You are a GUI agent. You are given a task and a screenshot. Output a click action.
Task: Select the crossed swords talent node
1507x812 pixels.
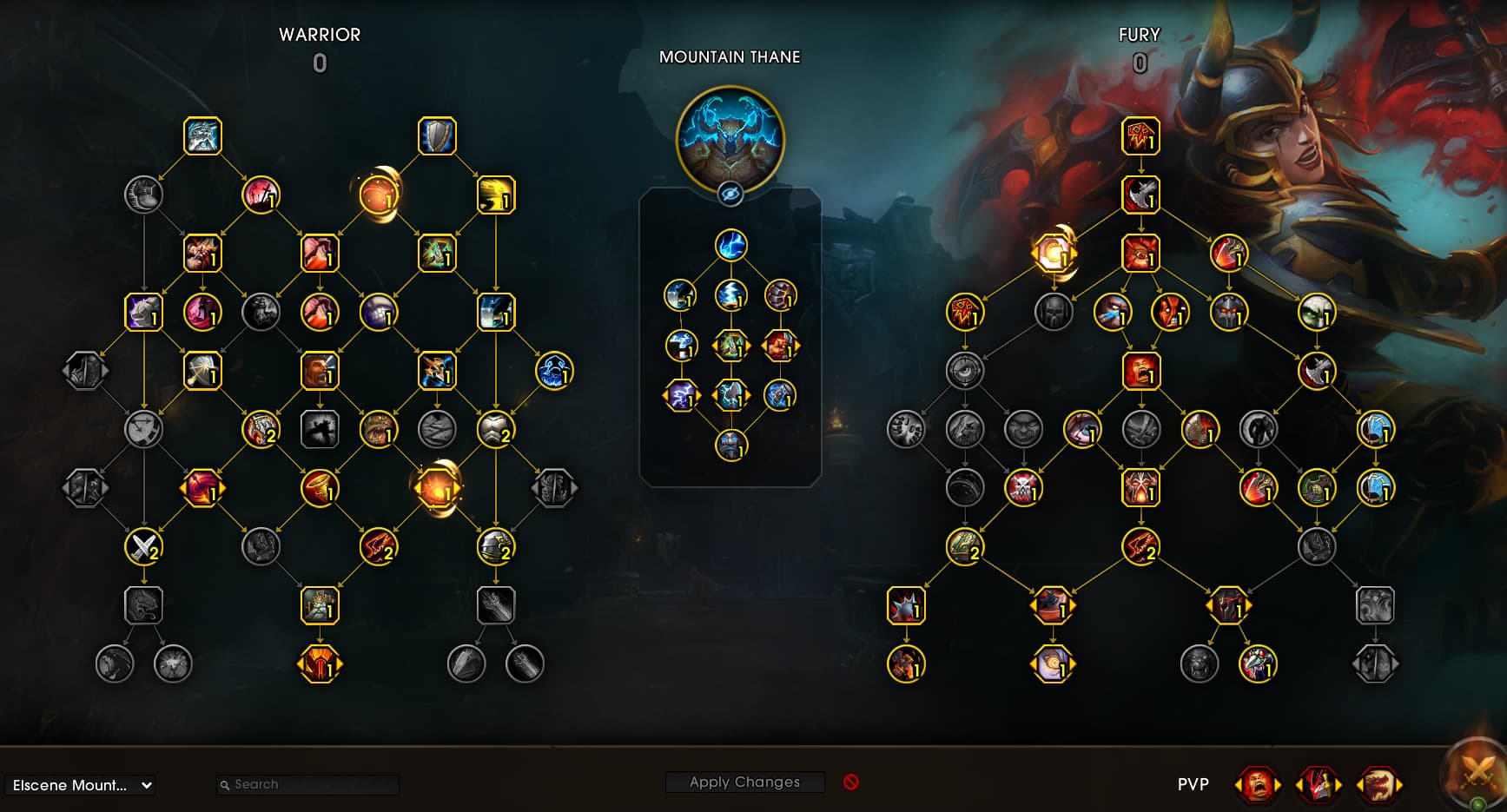[144, 547]
